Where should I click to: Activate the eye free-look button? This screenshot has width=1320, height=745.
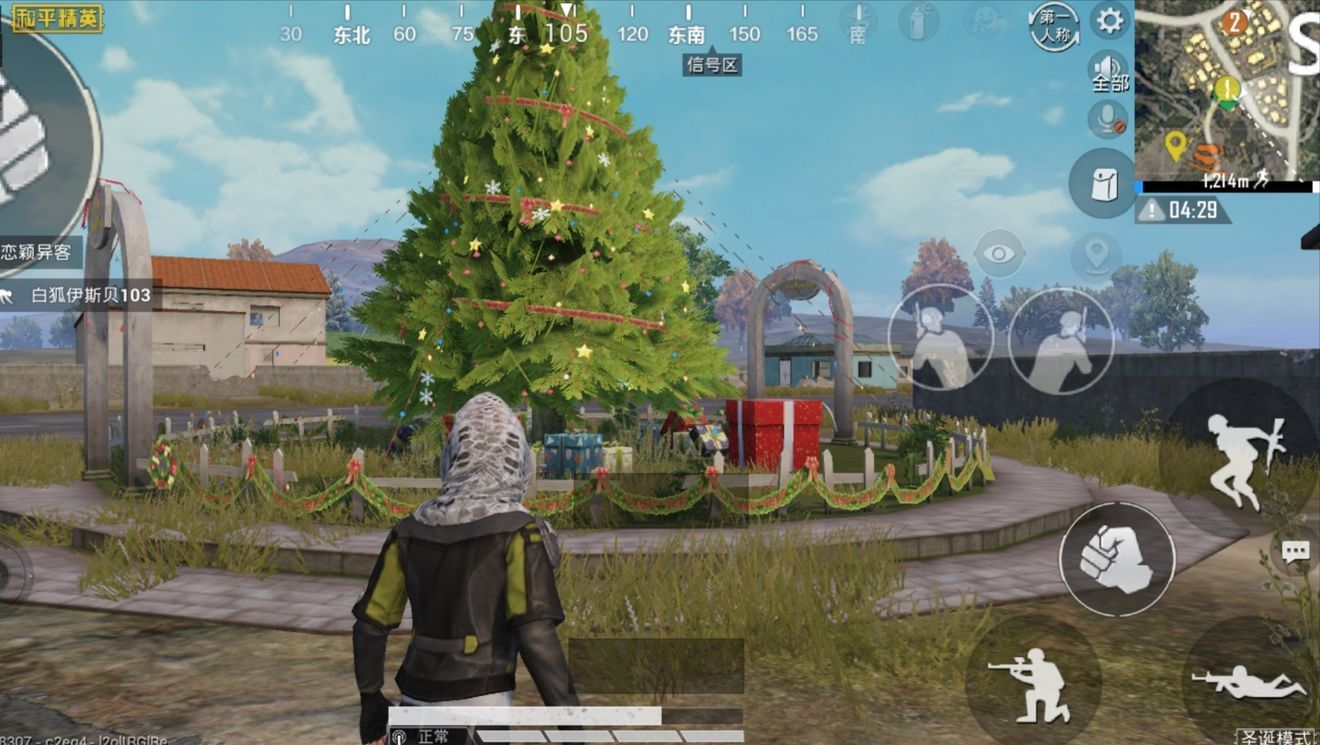click(x=999, y=252)
